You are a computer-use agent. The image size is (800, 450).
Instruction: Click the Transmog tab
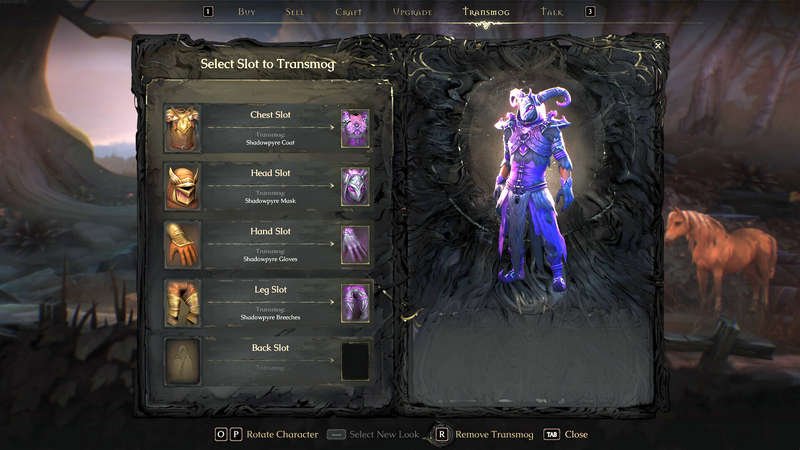pos(487,12)
